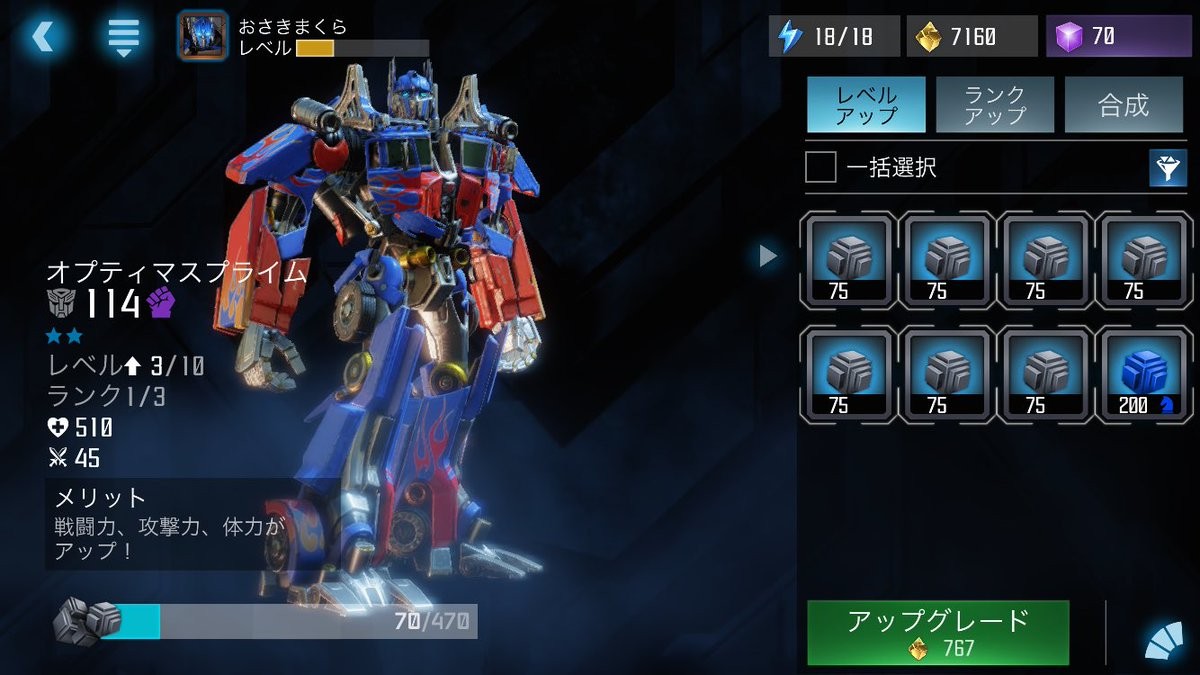The height and width of the screenshot is (675, 1200).
Task: Tap the green アップグレード button
Action: [938, 633]
